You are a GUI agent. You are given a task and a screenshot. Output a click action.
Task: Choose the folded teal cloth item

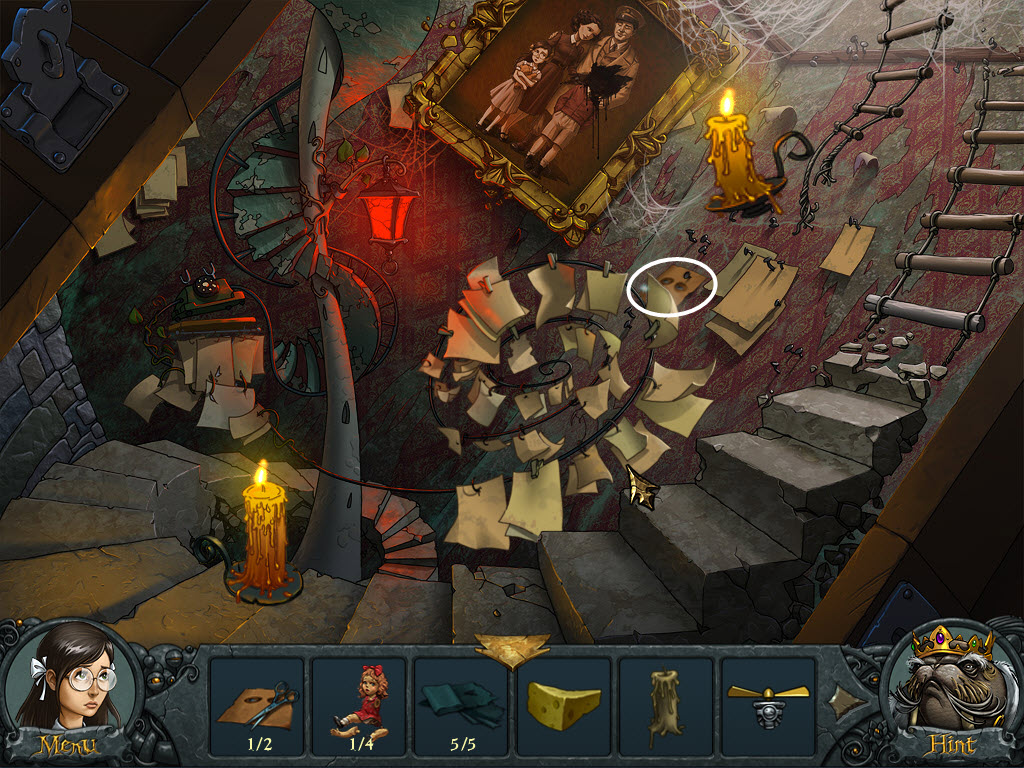[x=461, y=700]
